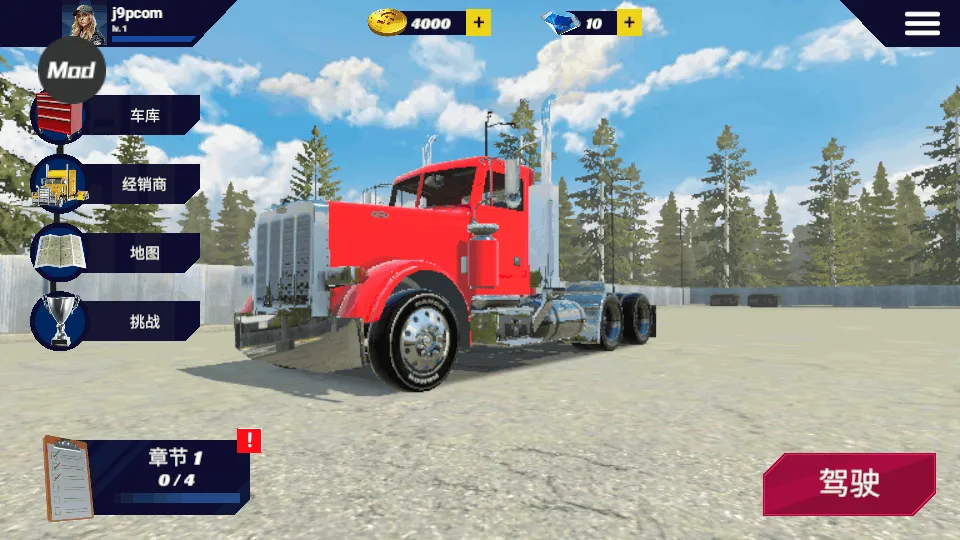Open the hamburger menu
This screenshot has height=540, width=960.
(922, 23)
